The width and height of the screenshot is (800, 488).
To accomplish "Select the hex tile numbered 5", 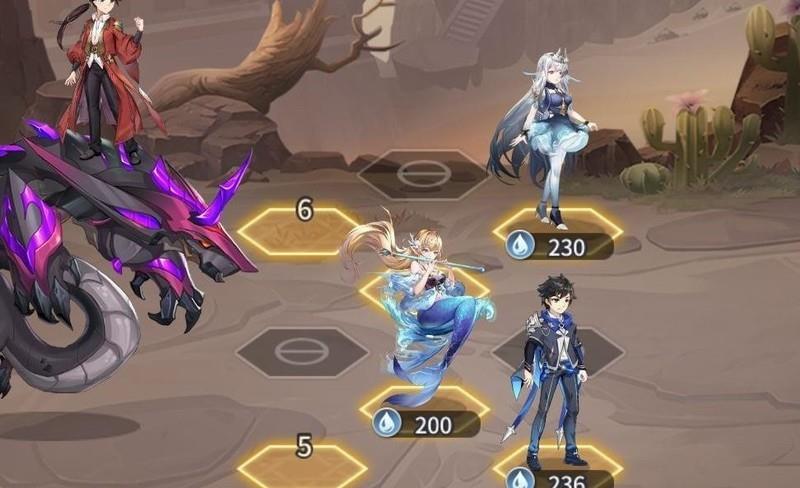I will click(x=302, y=466).
